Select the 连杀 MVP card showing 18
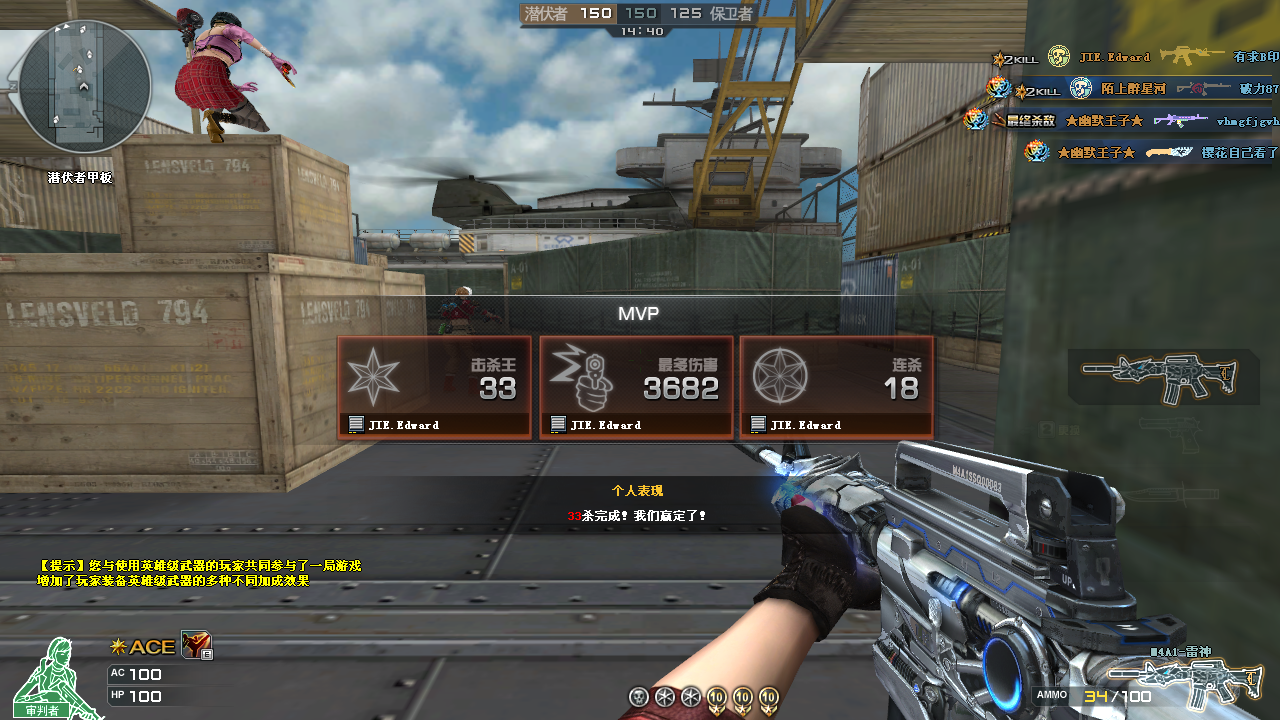This screenshot has height=720, width=1280. pyautogui.click(x=837, y=387)
